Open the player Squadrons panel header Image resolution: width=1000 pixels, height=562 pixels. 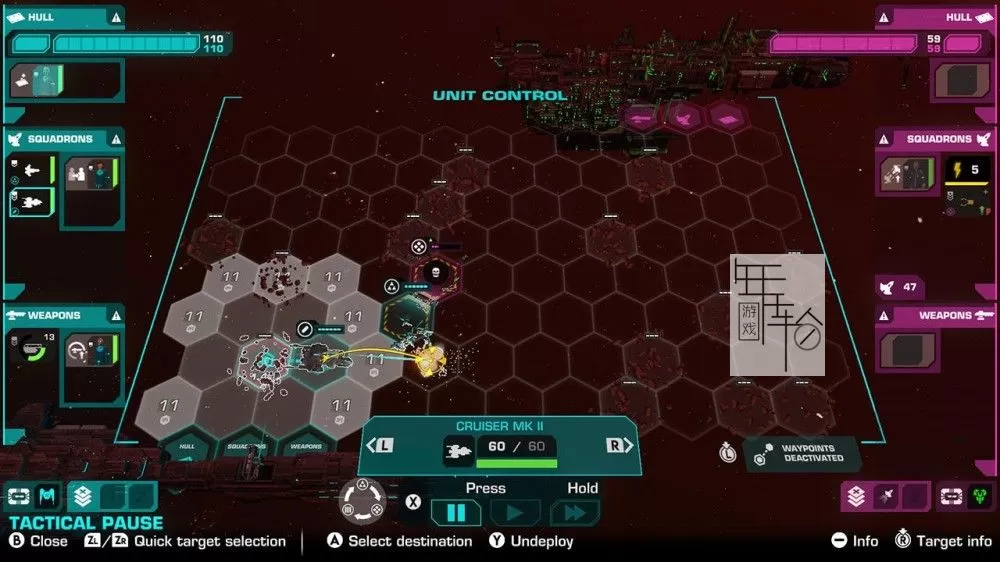tap(62, 139)
